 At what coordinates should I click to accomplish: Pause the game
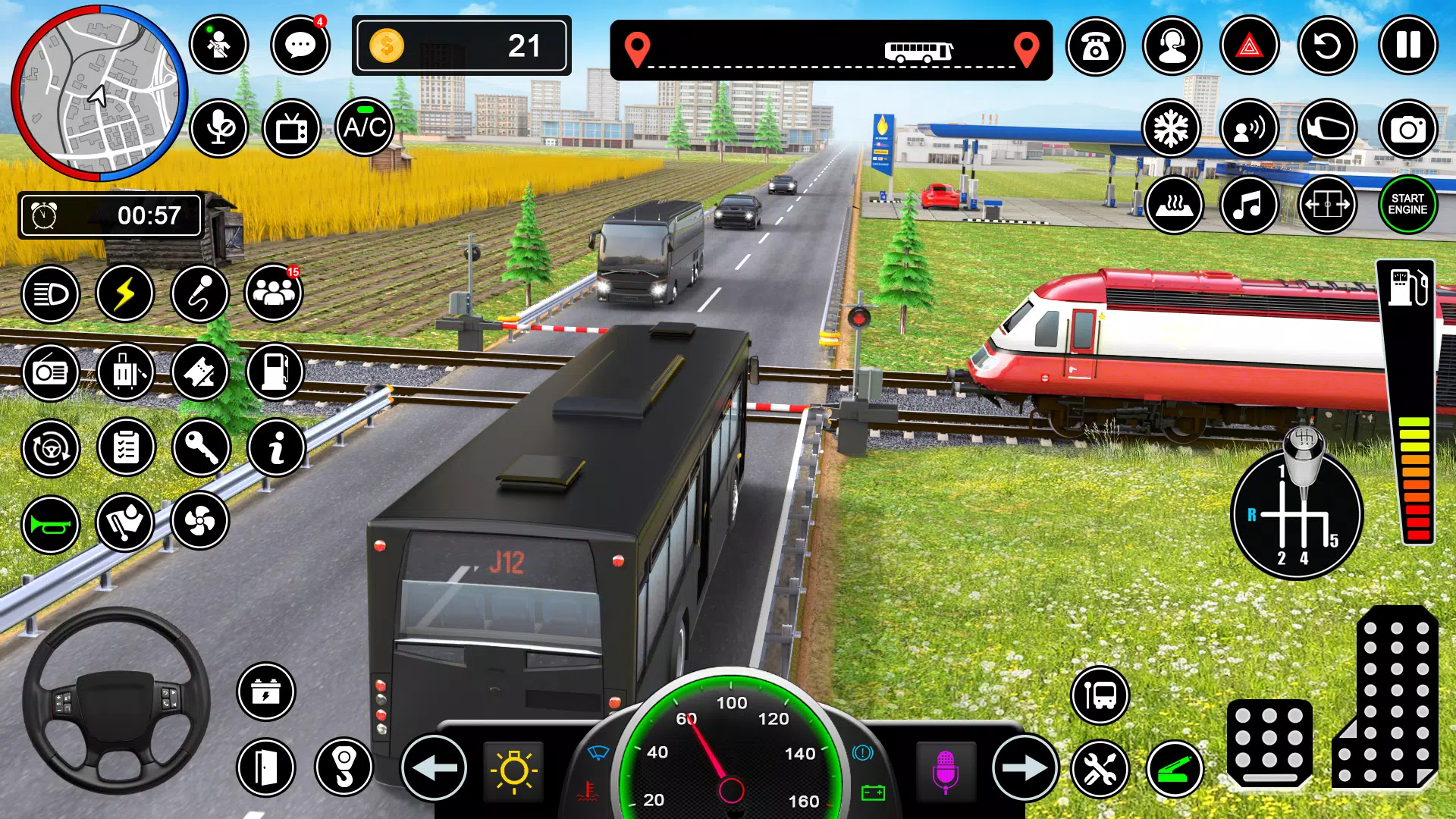point(1407,45)
